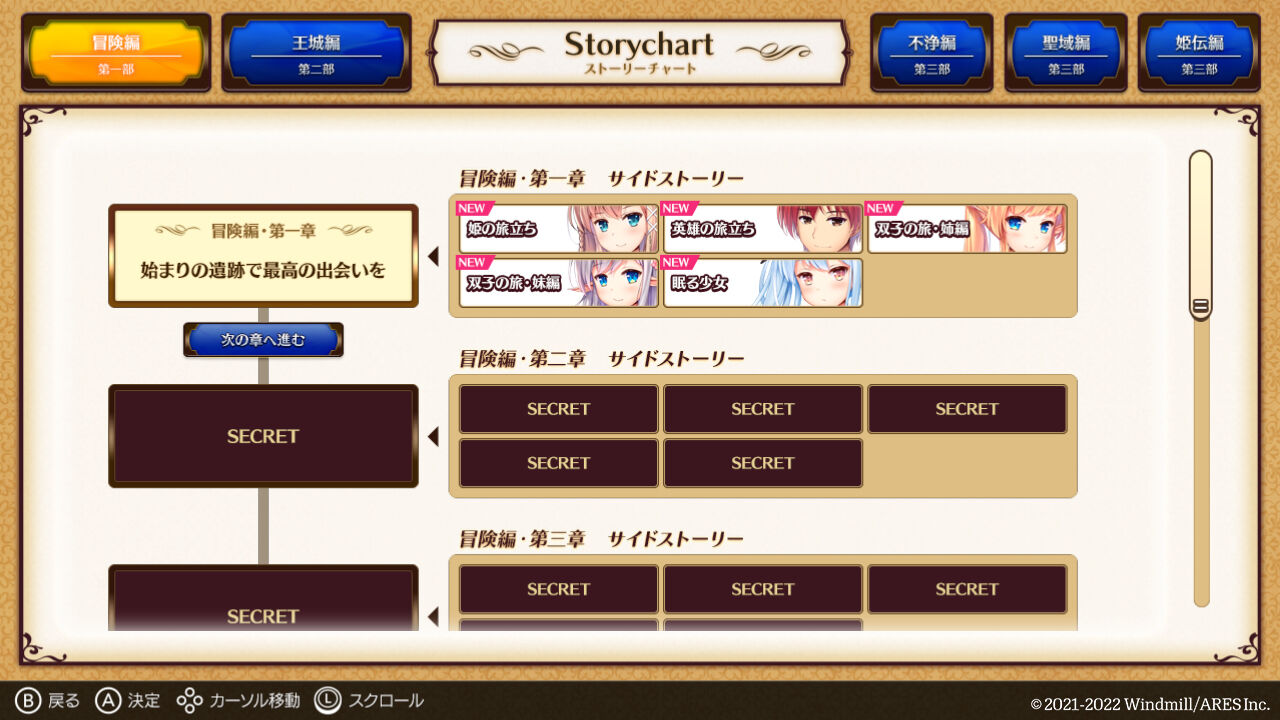Open the 英雄の旅立ち side story
Viewport: 1280px width, 720px height.
click(x=763, y=228)
